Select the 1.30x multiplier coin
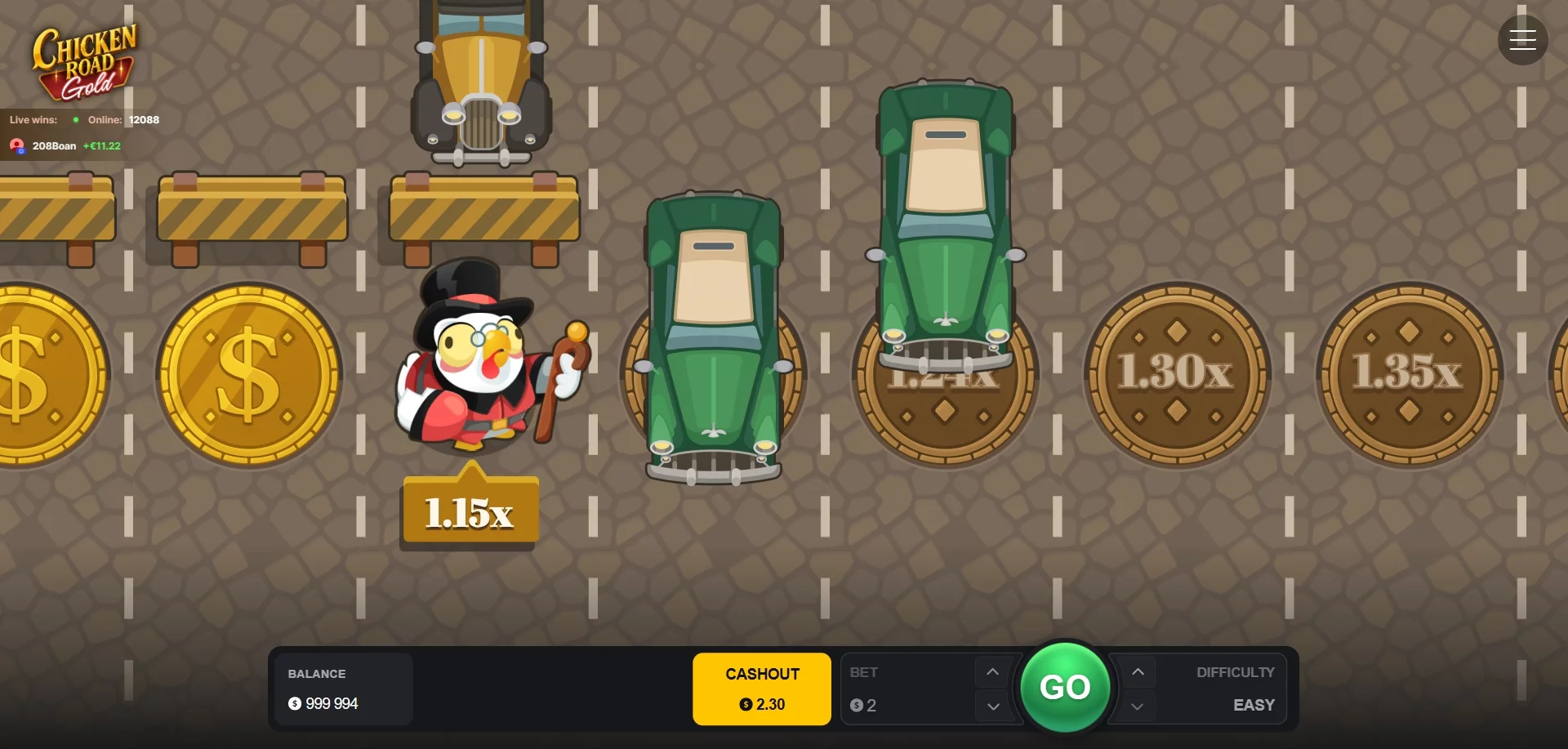This screenshot has height=749, width=1568. (x=1176, y=374)
